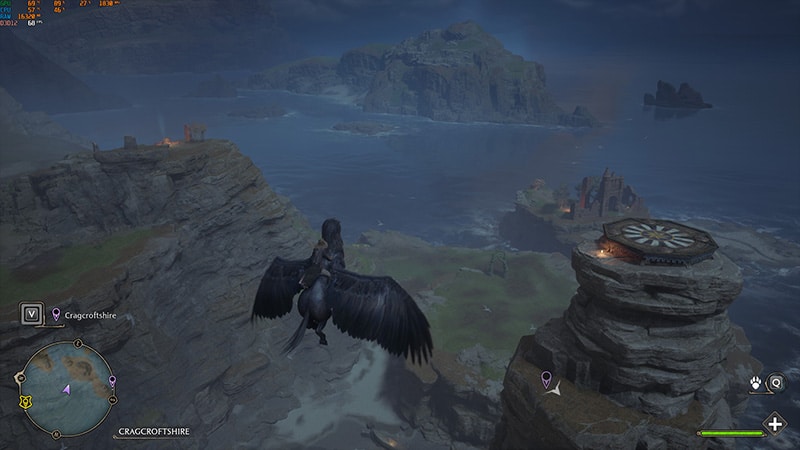This screenshot has height=450, width=800.
Task: Activate the plus-sign healing diamond icon
Action: coord(775,423)
